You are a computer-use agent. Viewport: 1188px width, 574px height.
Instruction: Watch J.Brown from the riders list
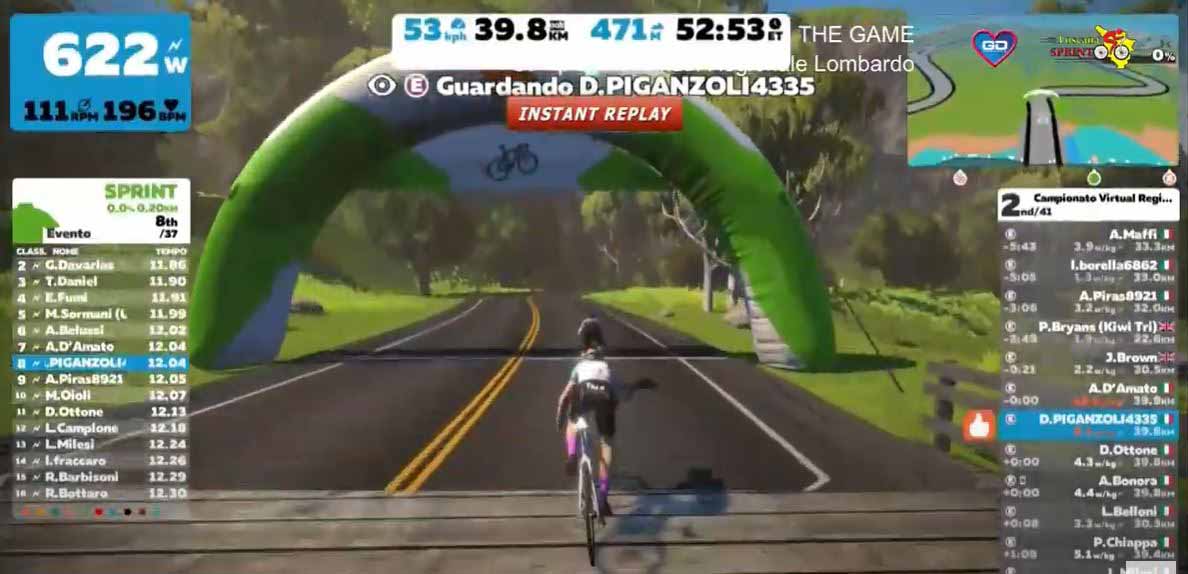(x=1088, y=364)
